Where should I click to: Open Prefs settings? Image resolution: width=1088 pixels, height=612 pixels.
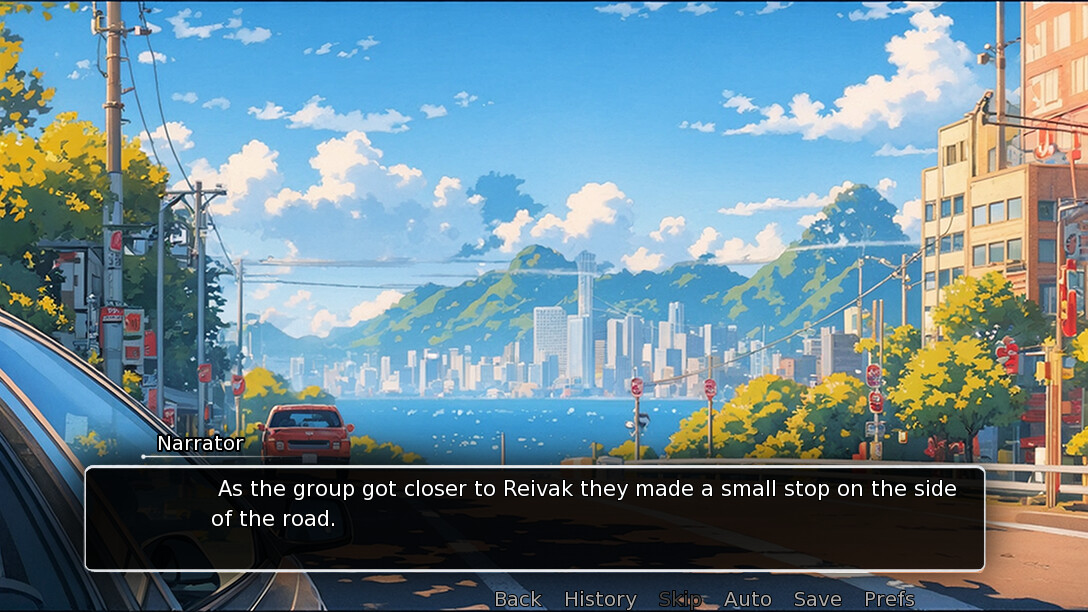(889, 599)
